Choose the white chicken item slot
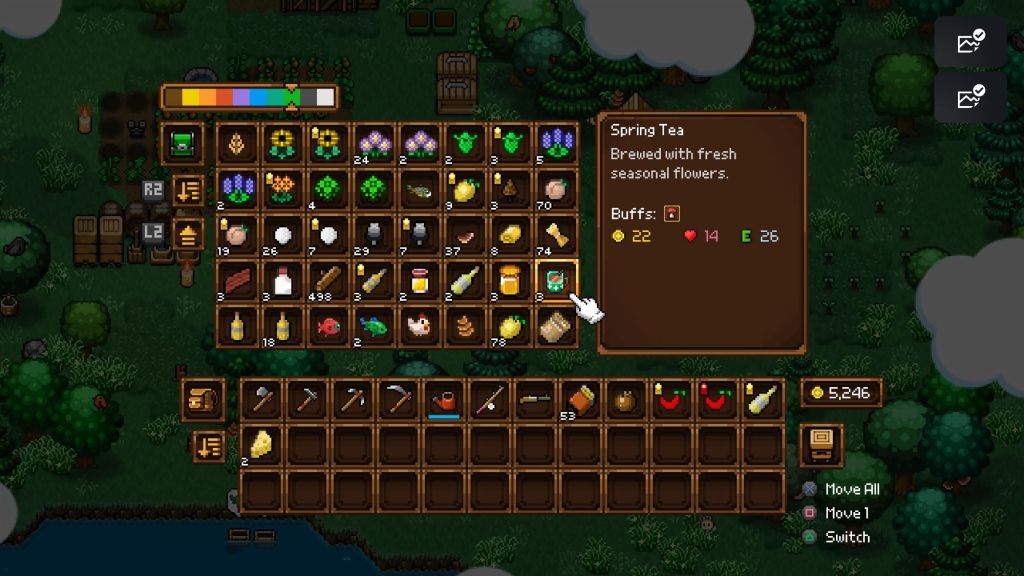The image size is (1024, 576). coord(420,327)
